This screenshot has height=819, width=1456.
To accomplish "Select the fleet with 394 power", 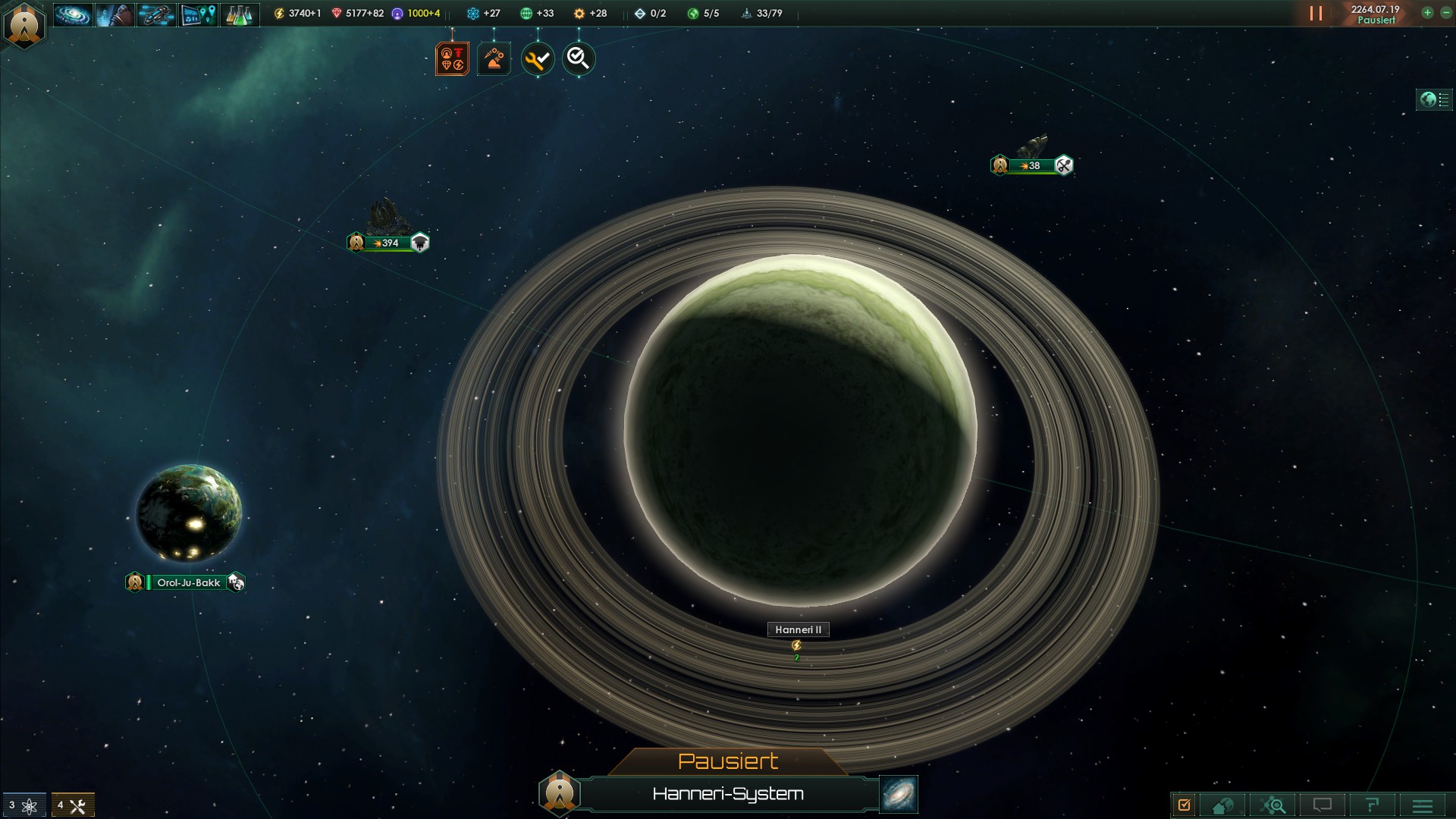I will point(389,243).
